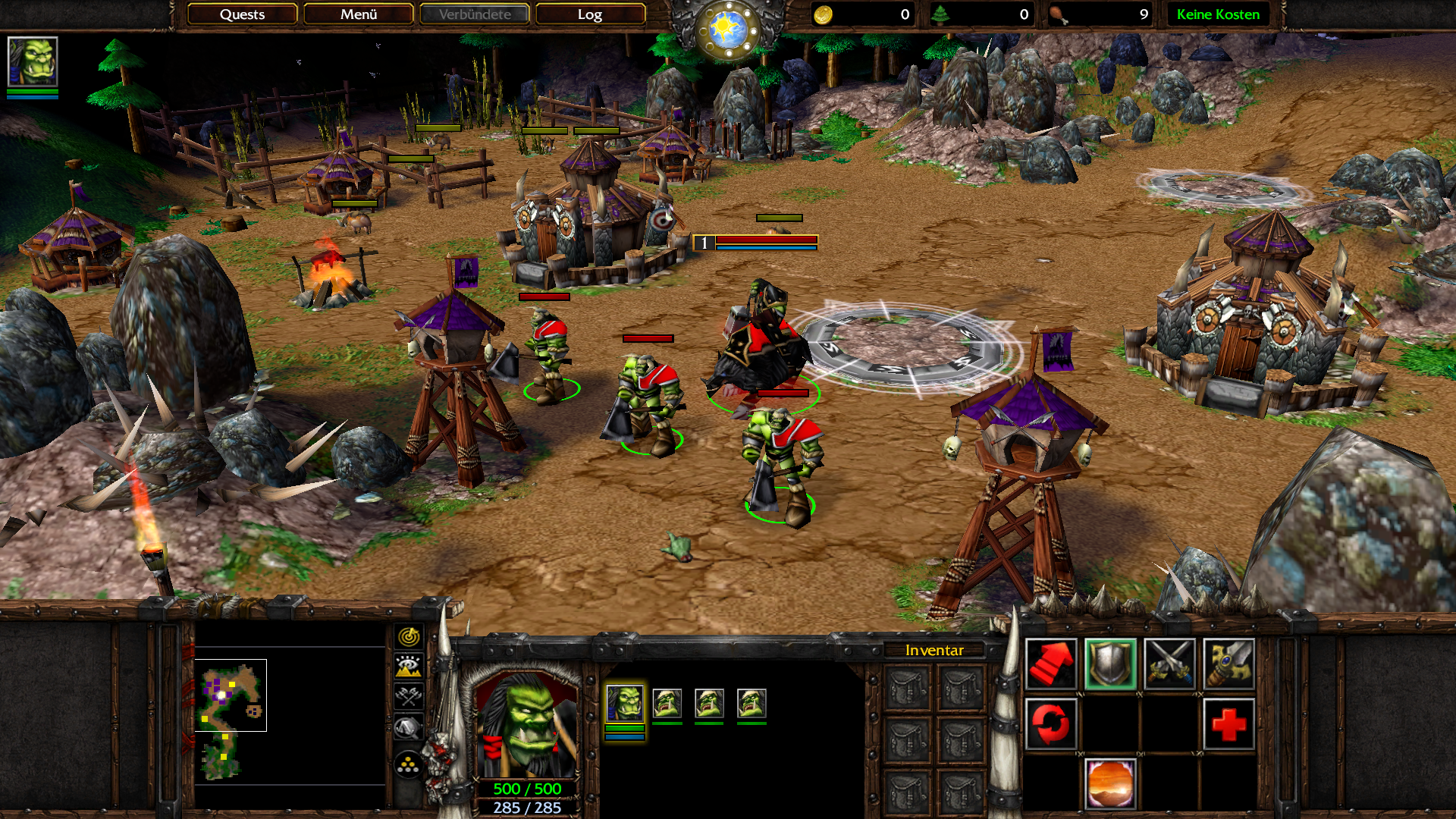Screen dimensions: 1456x819
Task: Toggle ally color mode beside the minimap
Action: pos(409,697)
